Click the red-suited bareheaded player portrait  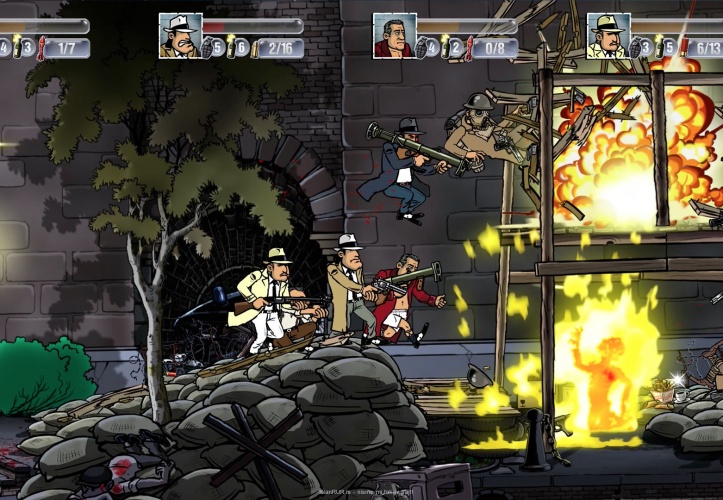pos(394,36)
